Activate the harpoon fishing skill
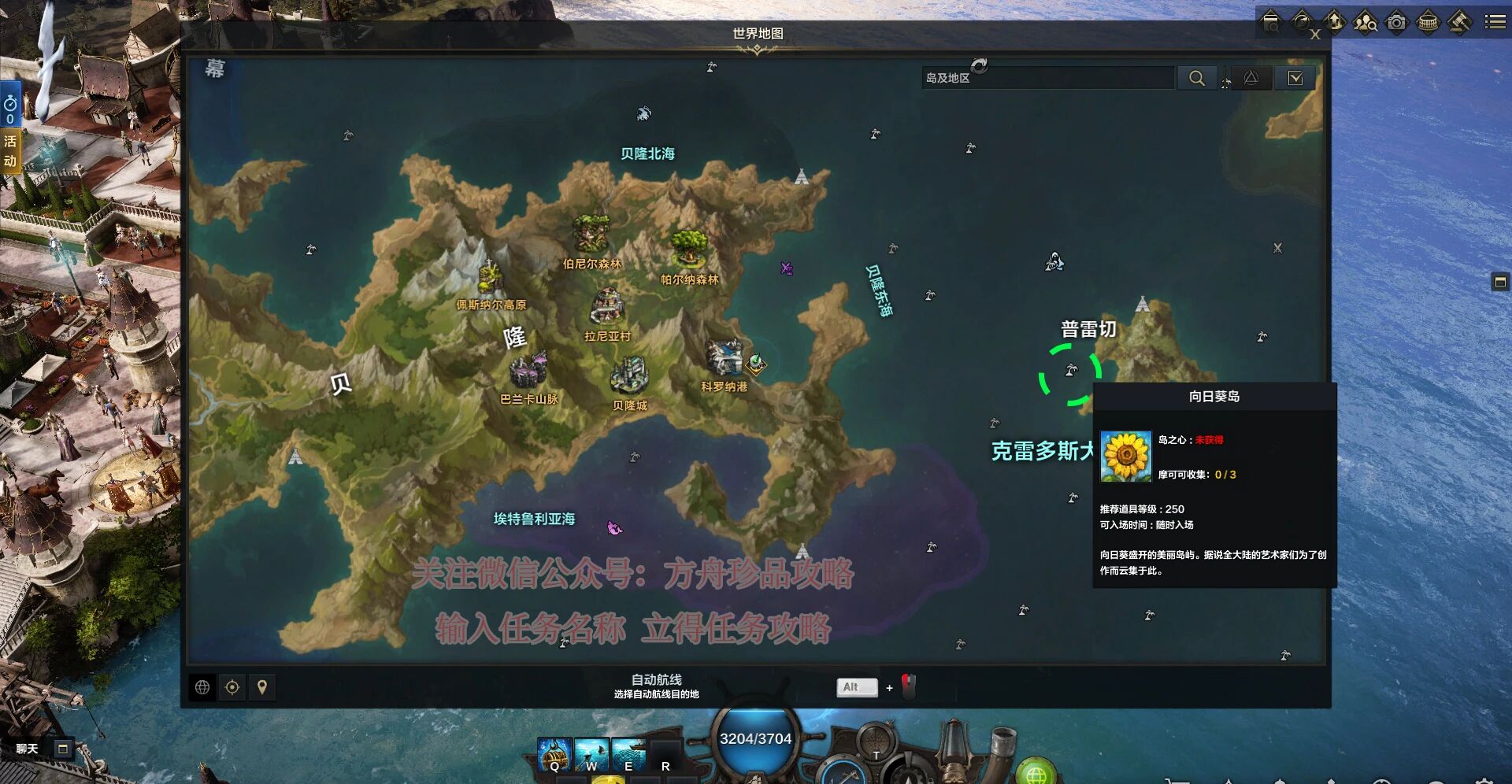1512x784 pixels. (591, 754)
